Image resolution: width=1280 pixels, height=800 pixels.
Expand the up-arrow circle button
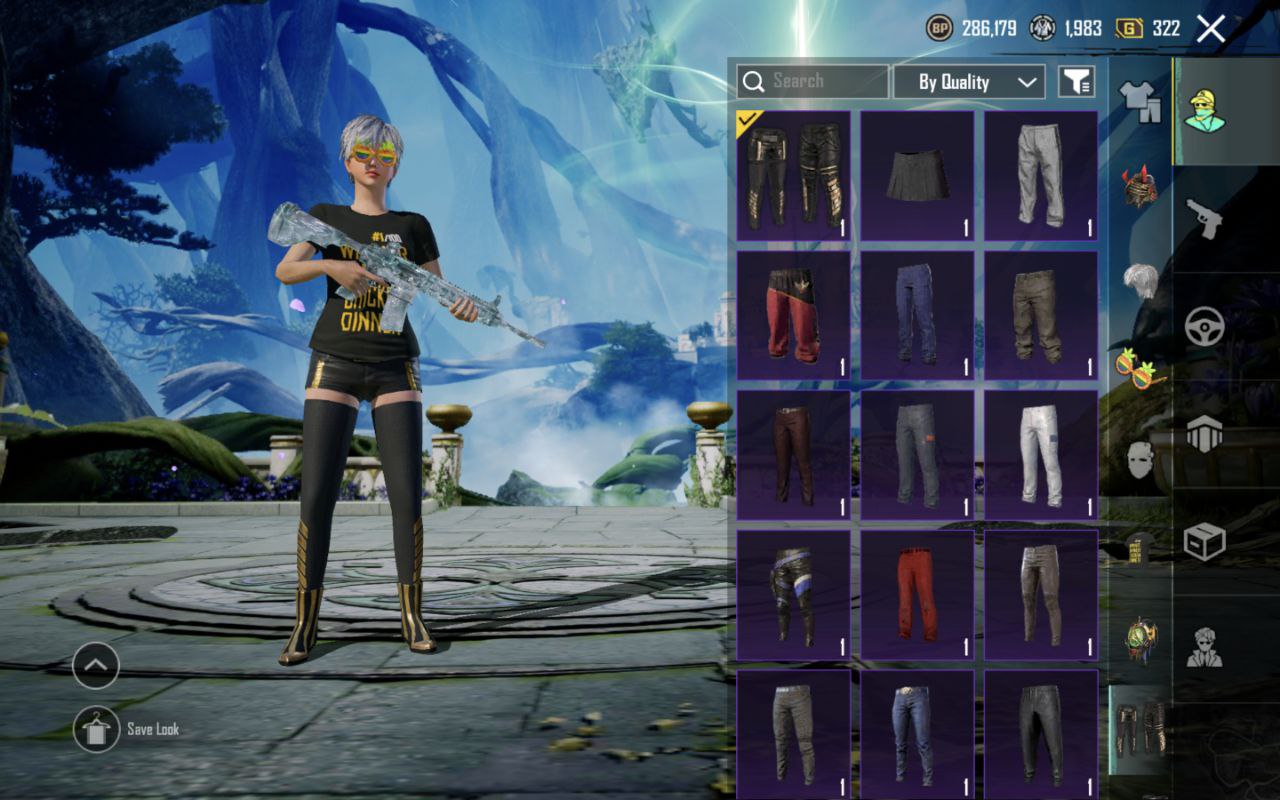96,665
